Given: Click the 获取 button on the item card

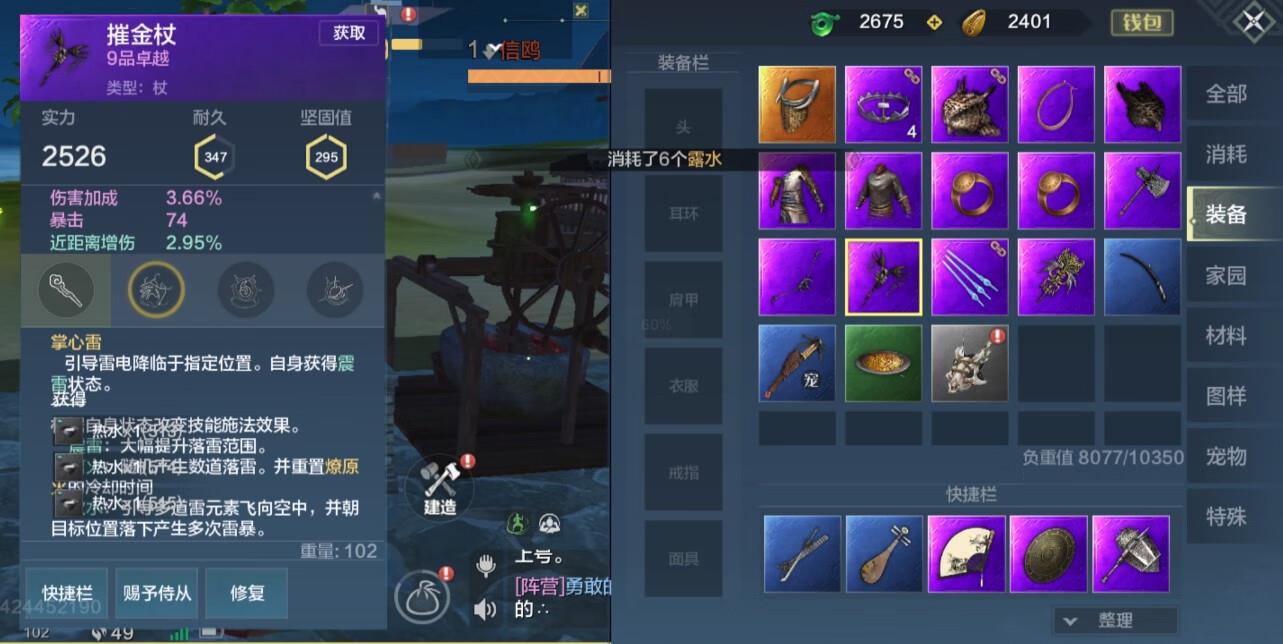Looking at the screenshot, I should pyautogui.click(x=349, y=33).
